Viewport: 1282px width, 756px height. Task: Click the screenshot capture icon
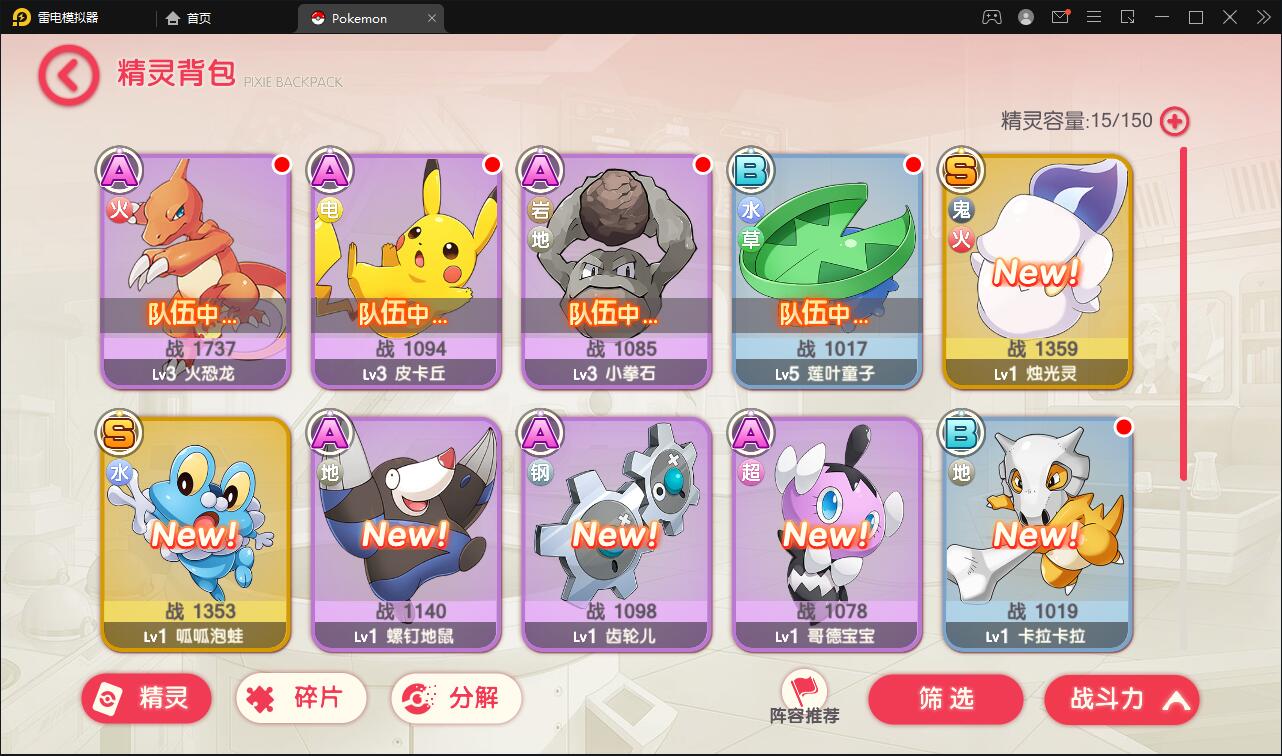[1128, 17]
